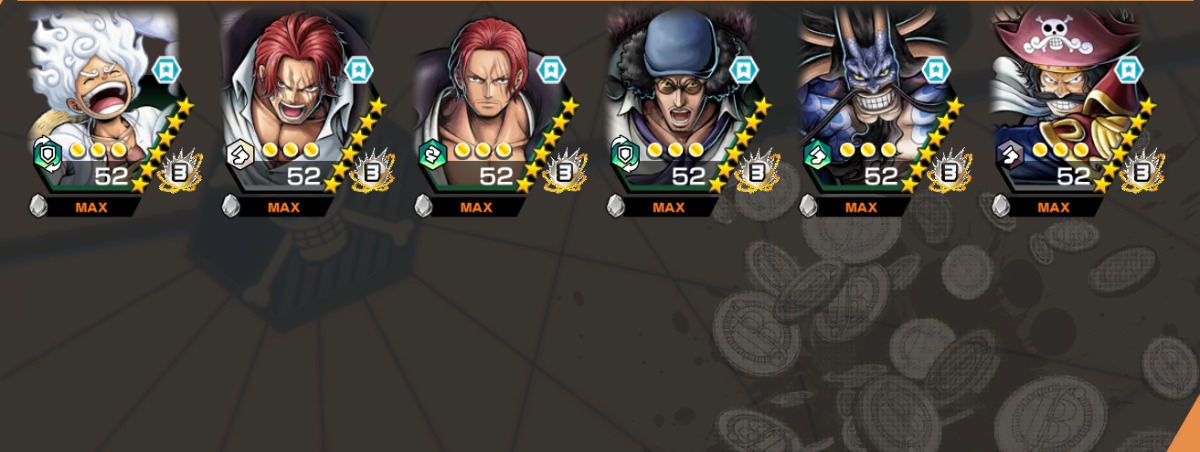
Task: Toggle the bookmark icon on Roger's card
Action: pos(1127,69)
